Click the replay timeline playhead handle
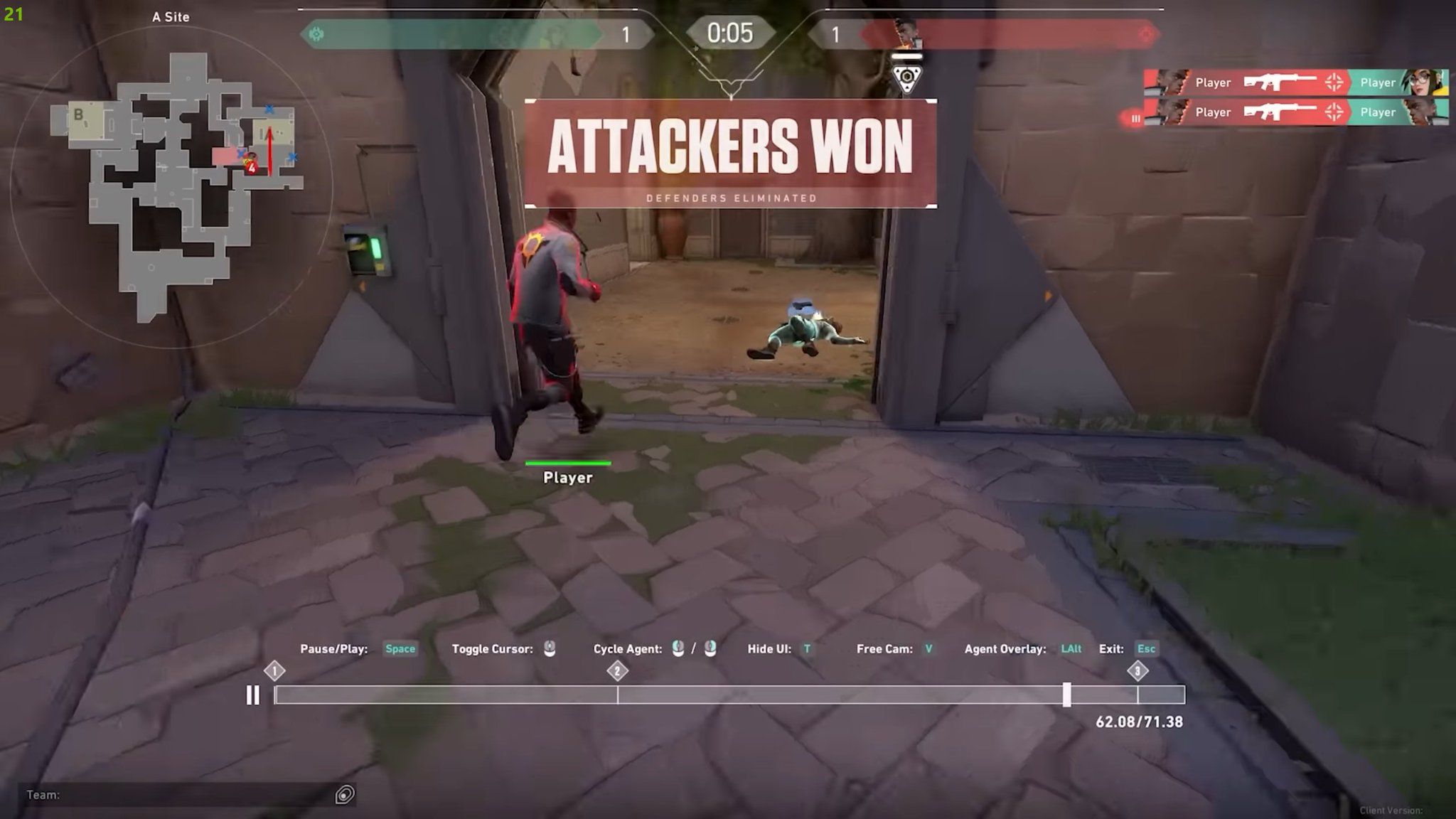 pos(1066,695)
